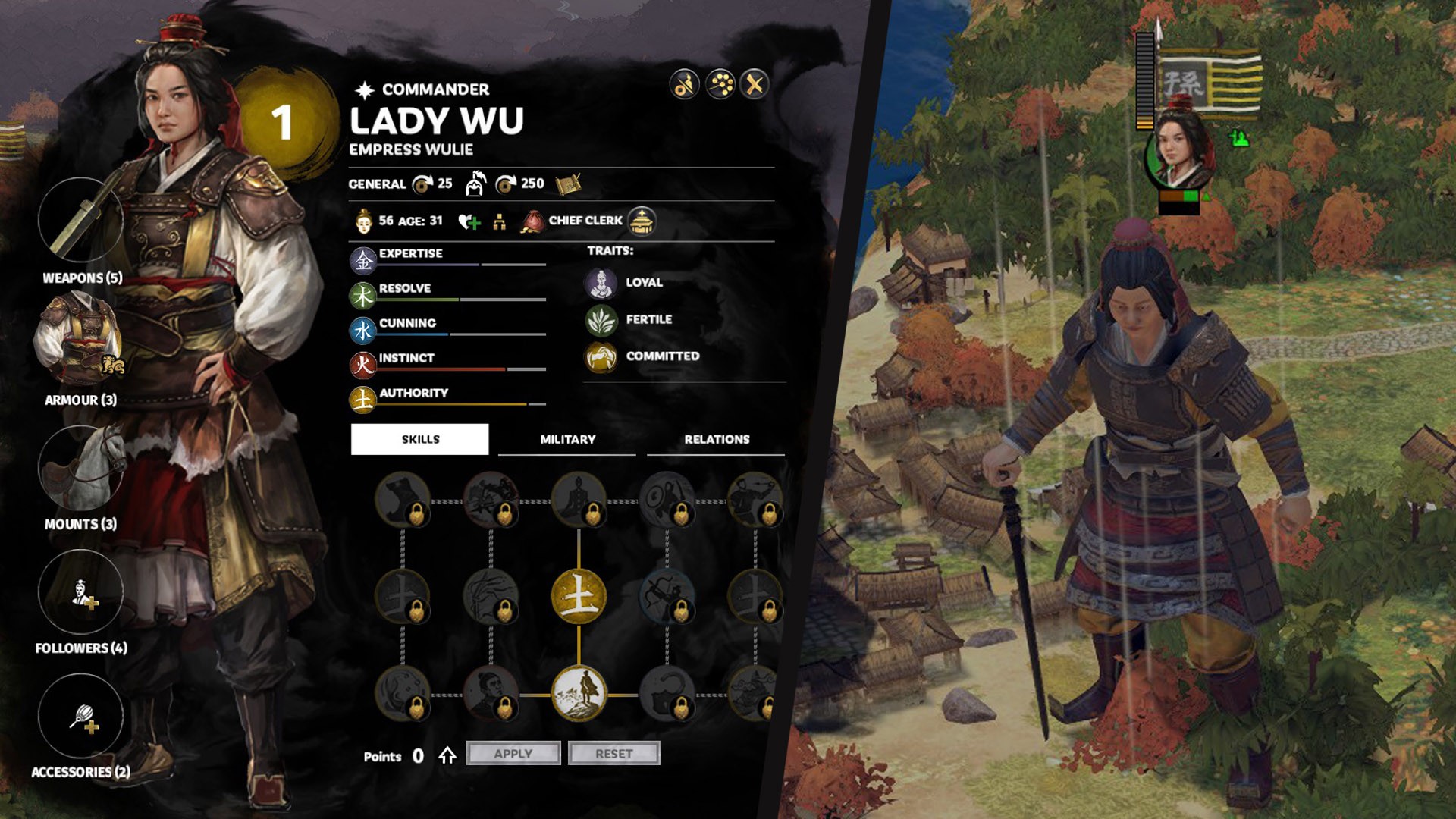Inspect the Fertile trait
Image resolution: width=1456 pixels, height=819 pixels.
click(601, 320)
